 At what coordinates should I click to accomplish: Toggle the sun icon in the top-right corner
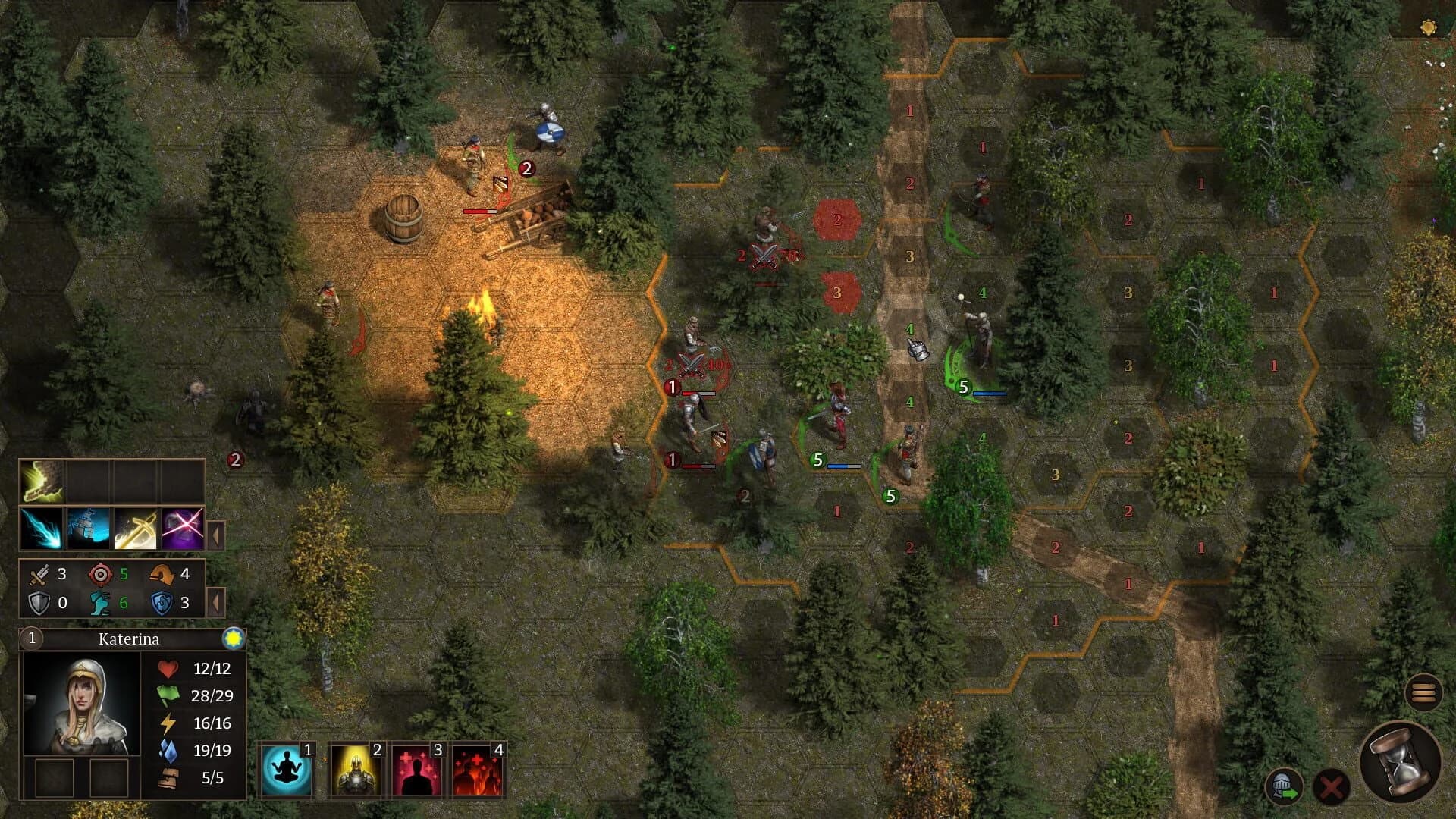click(x=1429, y=27)
